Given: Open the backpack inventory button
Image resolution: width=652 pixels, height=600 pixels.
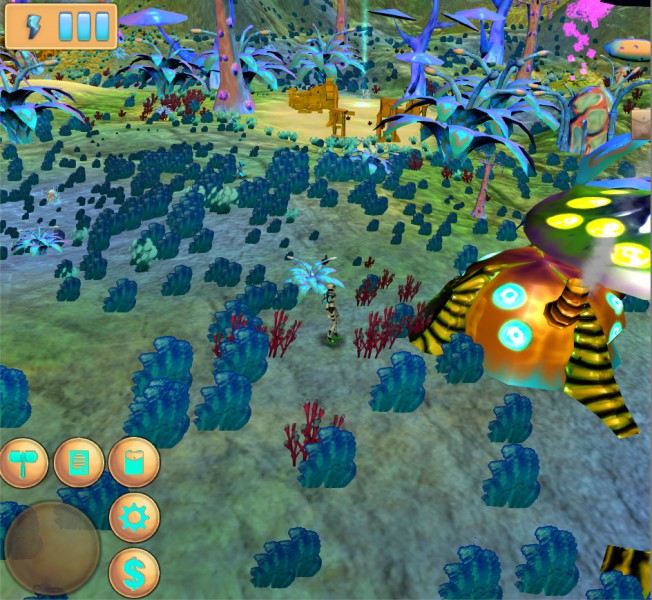Looking at the screenshot, I should [134, 462].
